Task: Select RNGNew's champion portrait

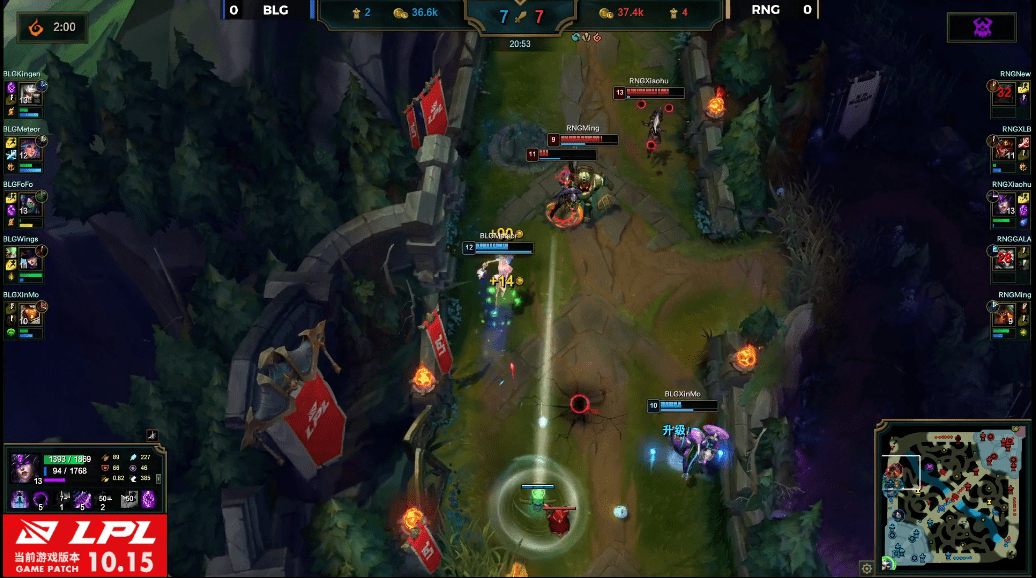Action: 1003,95
